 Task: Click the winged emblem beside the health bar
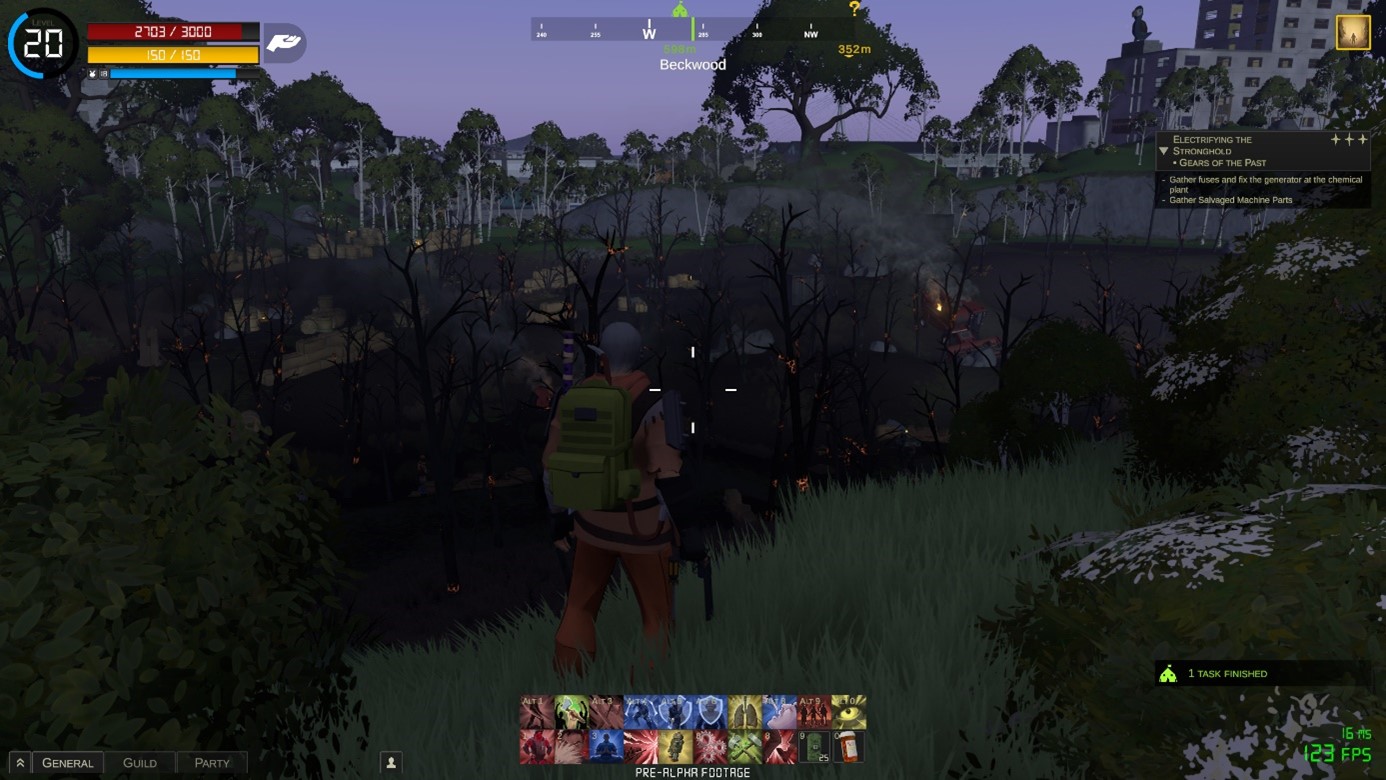point(284,43)
